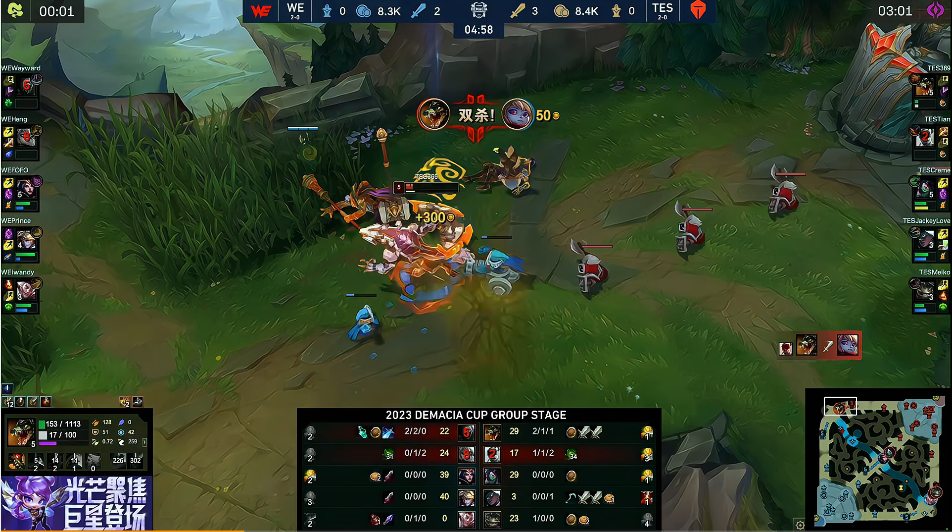Select the 2023 Demacia Cup scoreboard top row
Viewport: 952px width, 532px height.
coord(476,433)
